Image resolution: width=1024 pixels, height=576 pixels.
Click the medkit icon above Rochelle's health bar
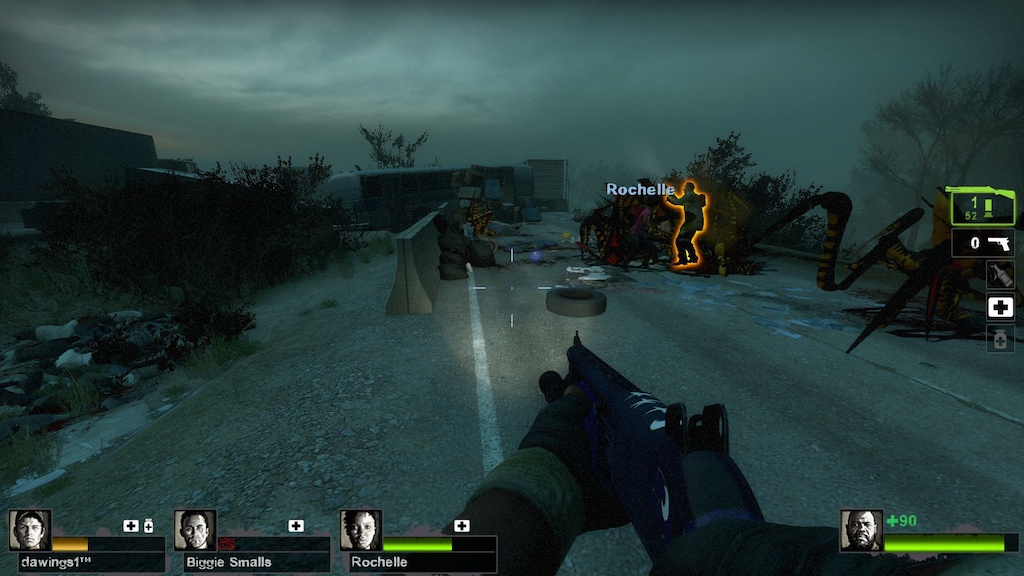461,526
